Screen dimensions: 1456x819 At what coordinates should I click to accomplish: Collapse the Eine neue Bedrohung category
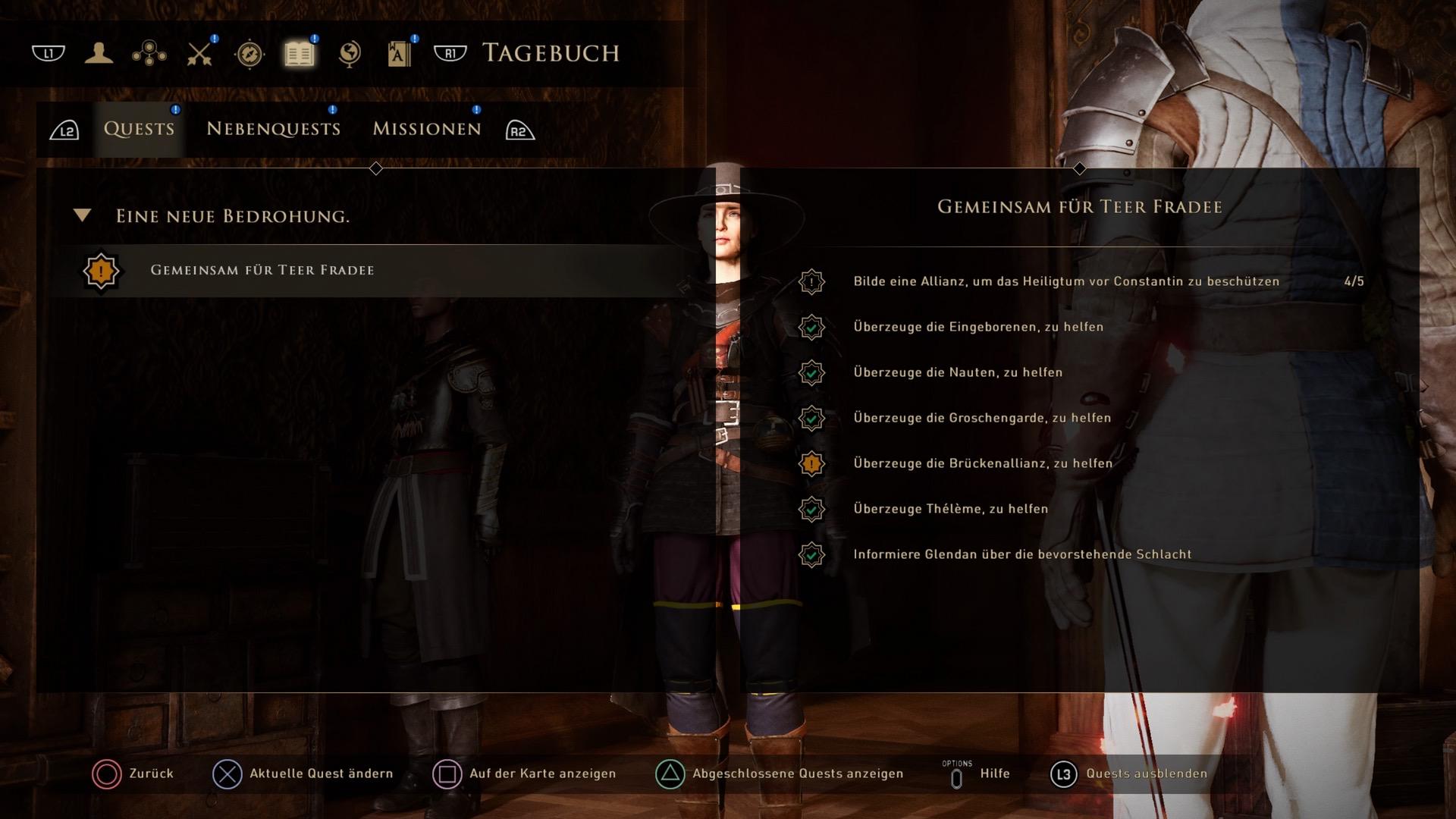(83, 216)
